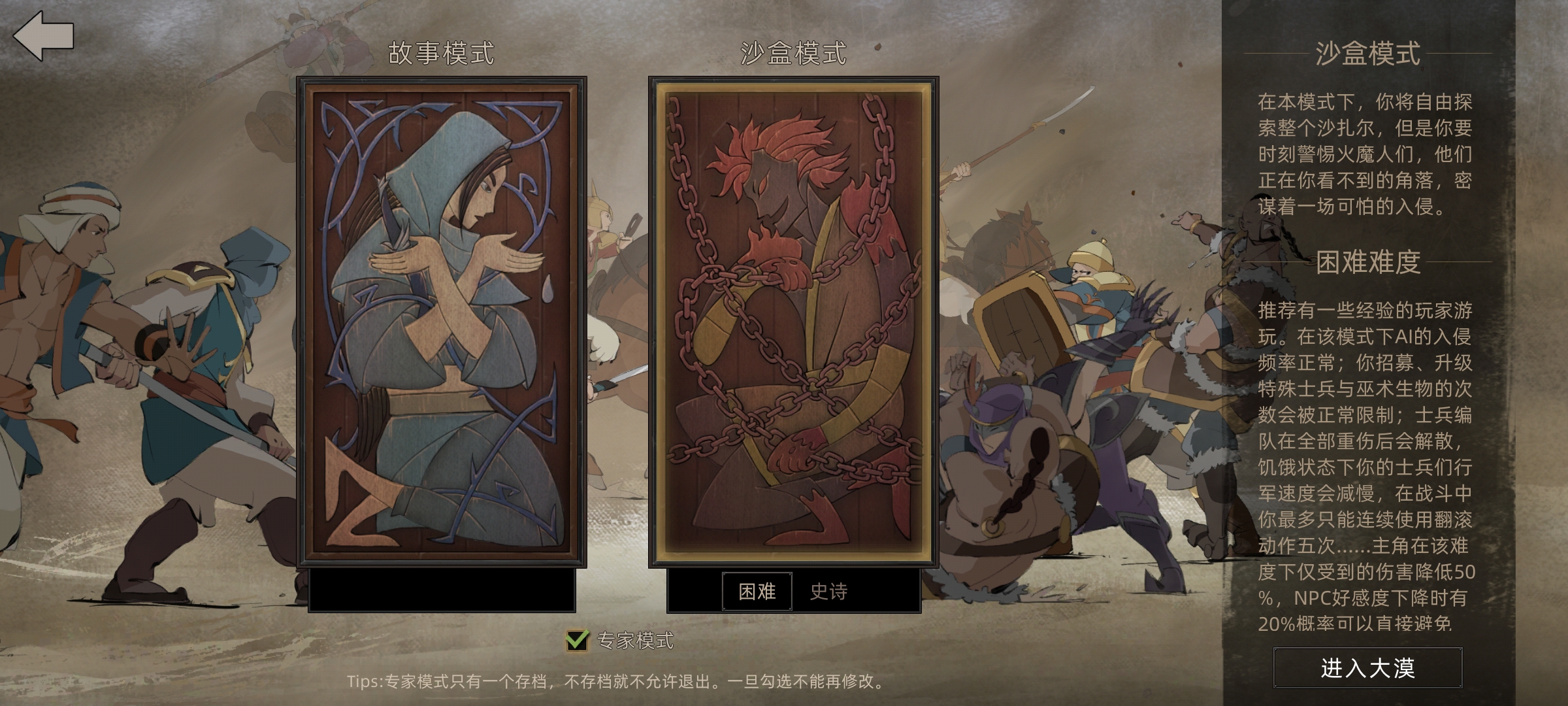The image size is (1568, 706).
Task: Toggle the 专家模式 checkbox
Action: [577, 640]
